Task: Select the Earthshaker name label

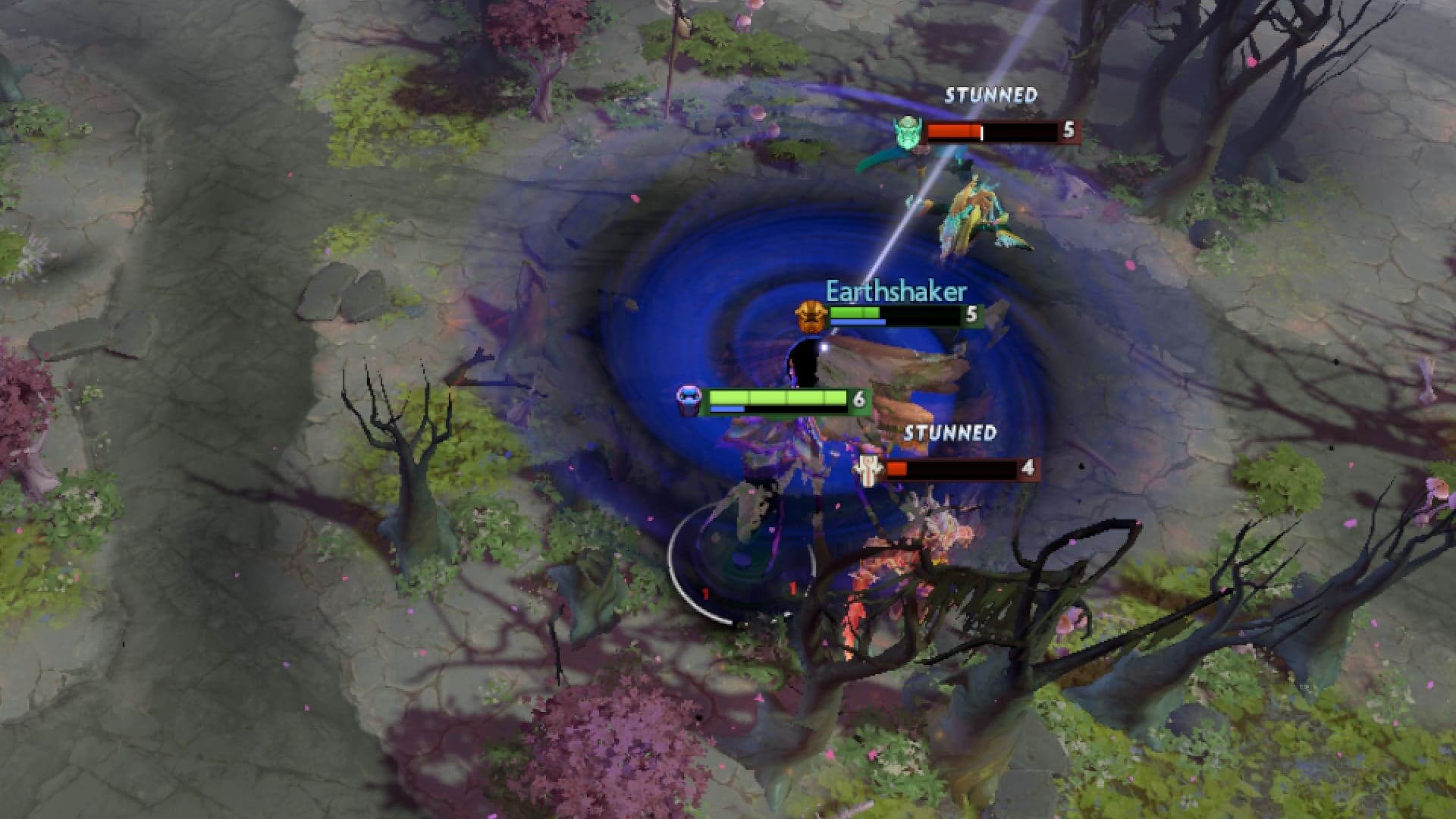Action: [896, 290]
